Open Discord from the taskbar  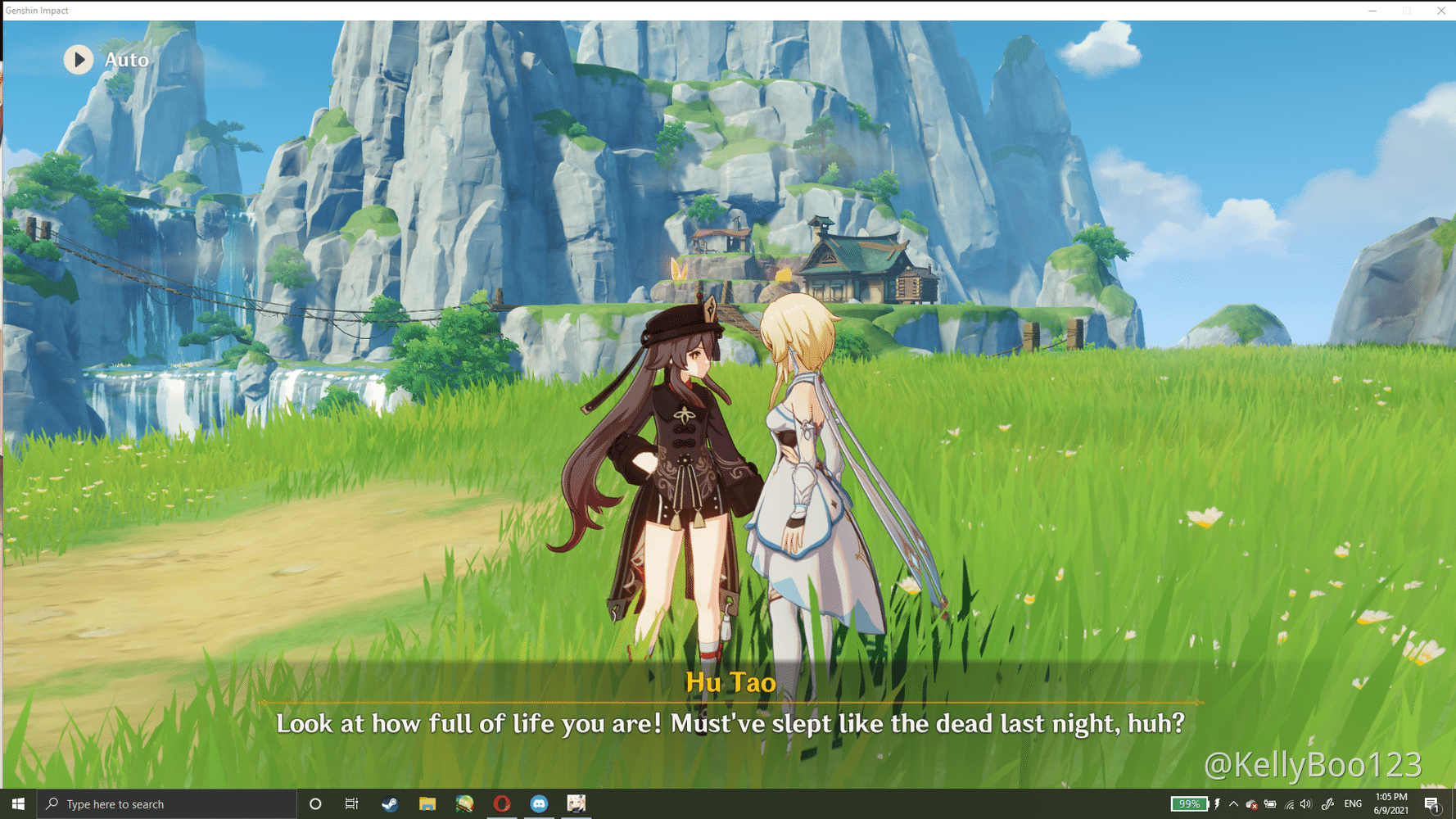[x=538, y=804]
